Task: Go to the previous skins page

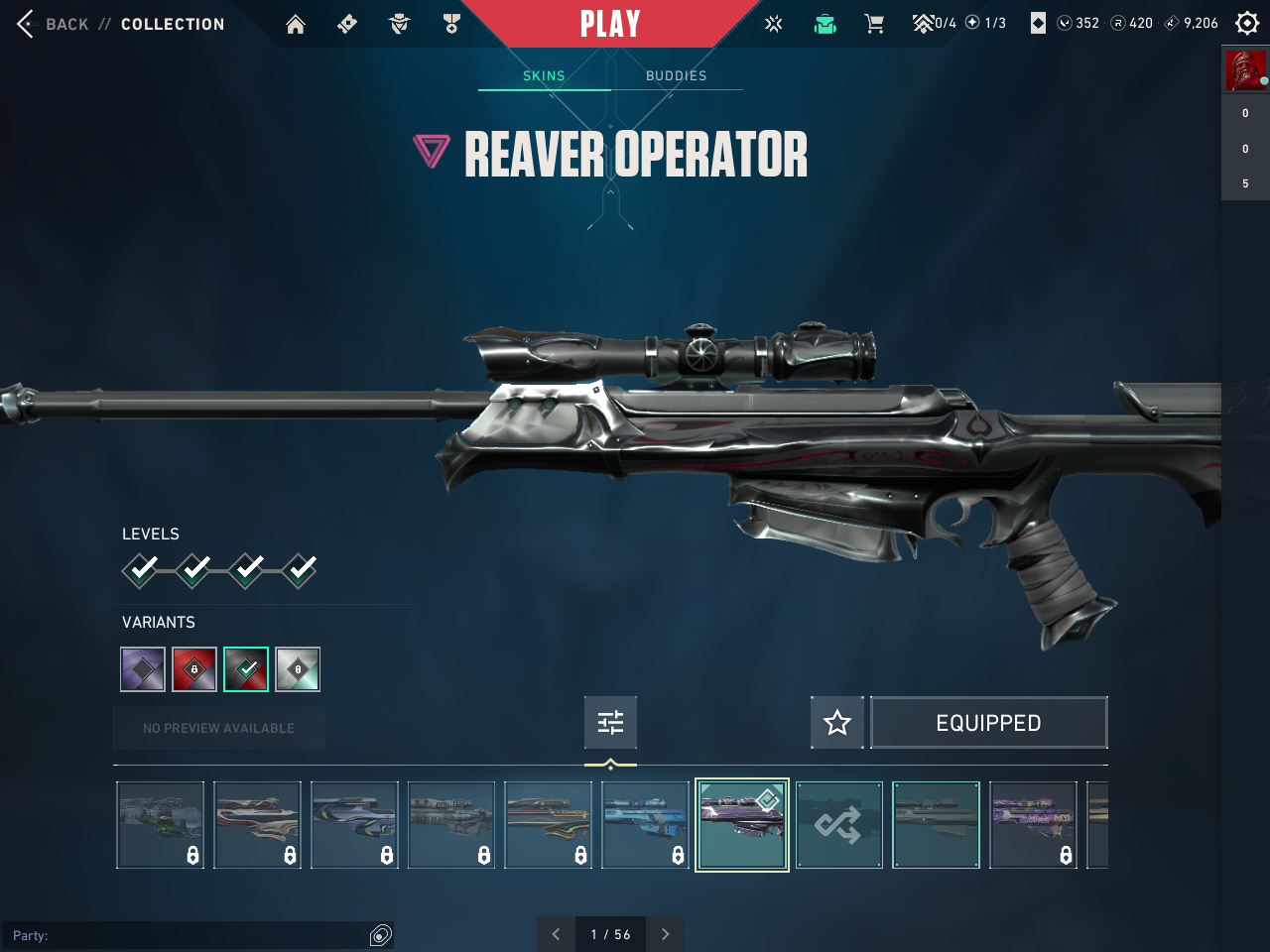Action: pos(556,934)
